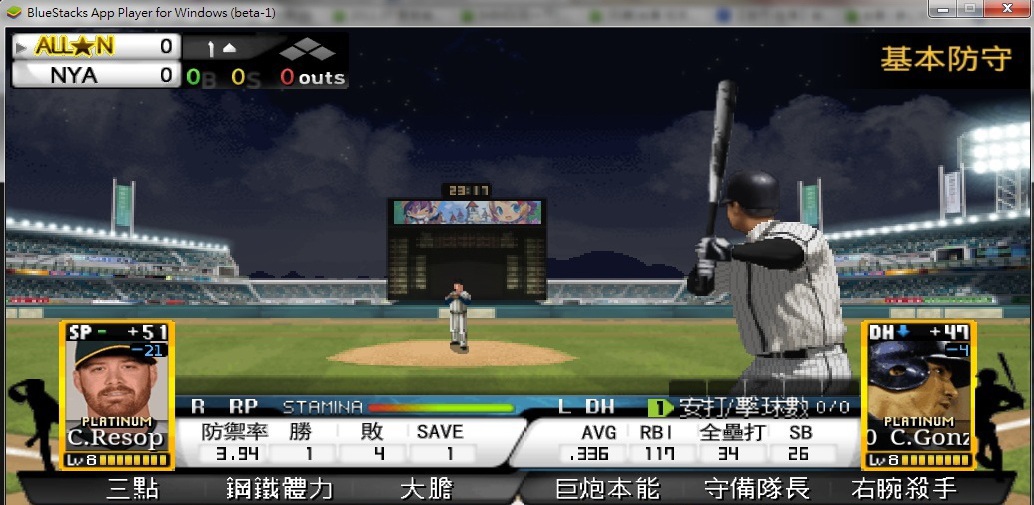The height and width of the screenshot is (505, 1034).
Task: Choose the 守備隊長 skill label
Action: (x=756, y=489)
